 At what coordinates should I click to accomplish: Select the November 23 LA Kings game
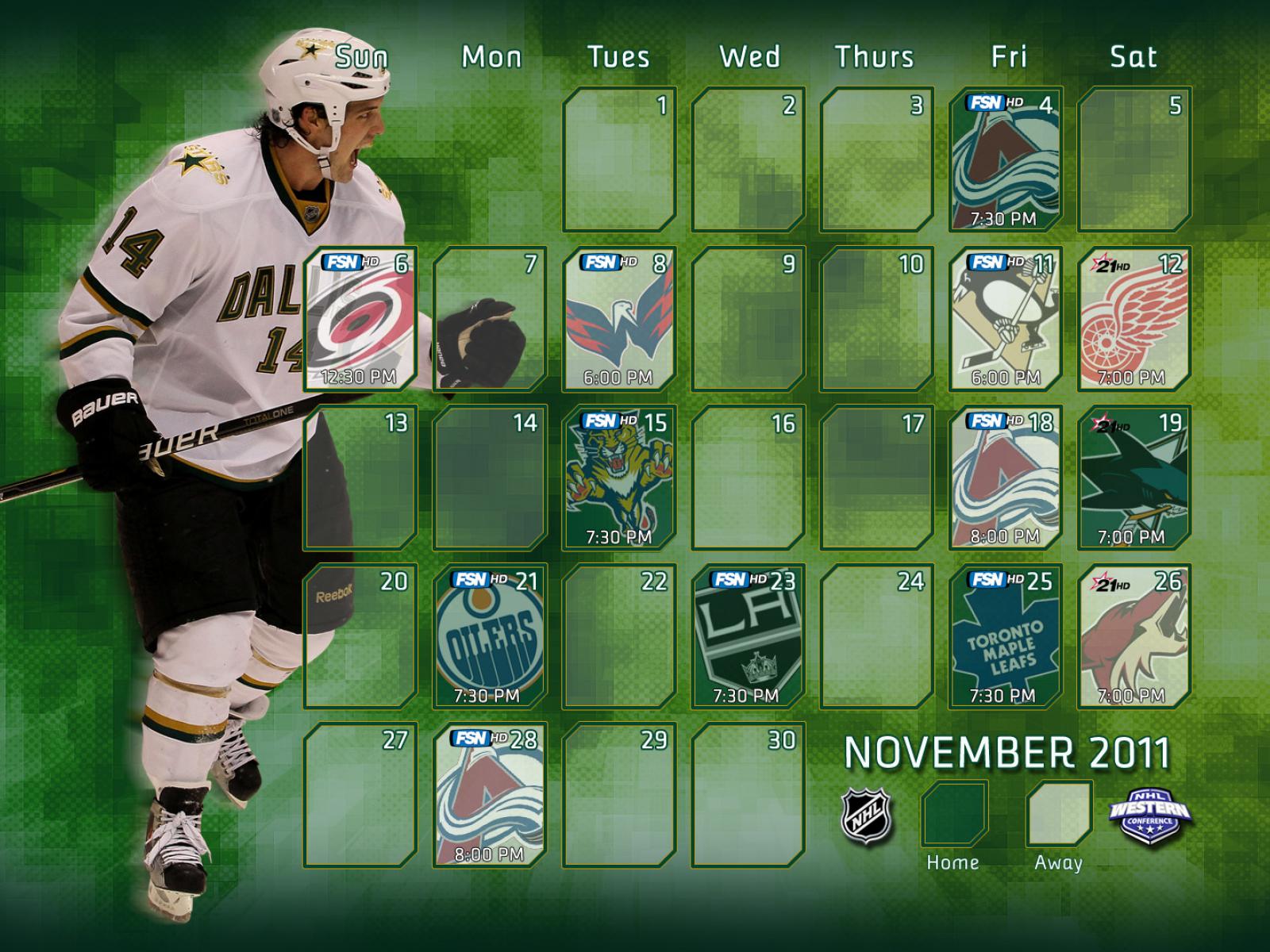[x=748, y=636]
